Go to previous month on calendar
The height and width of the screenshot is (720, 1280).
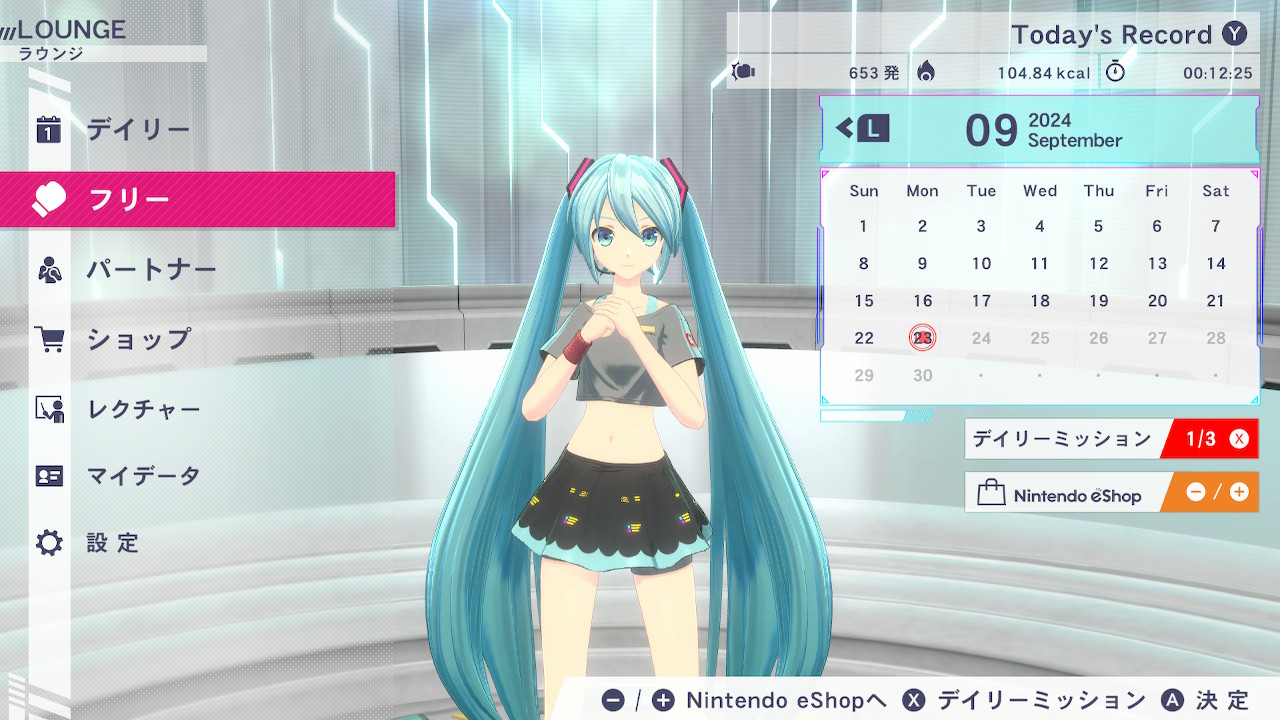pos(863,128)
